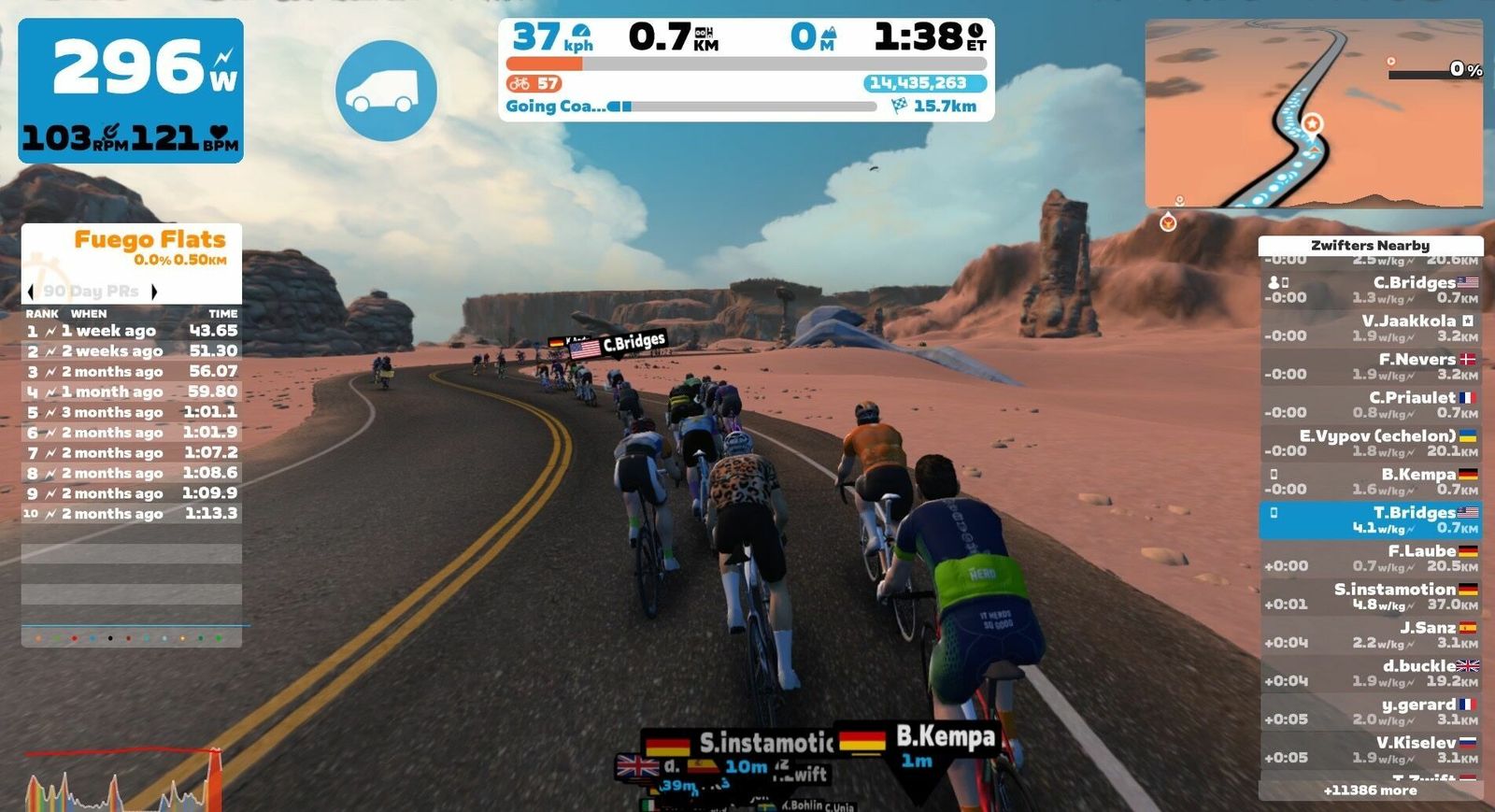
Task: Select S.instamotion in the riders list
Action: [1370, 596]
